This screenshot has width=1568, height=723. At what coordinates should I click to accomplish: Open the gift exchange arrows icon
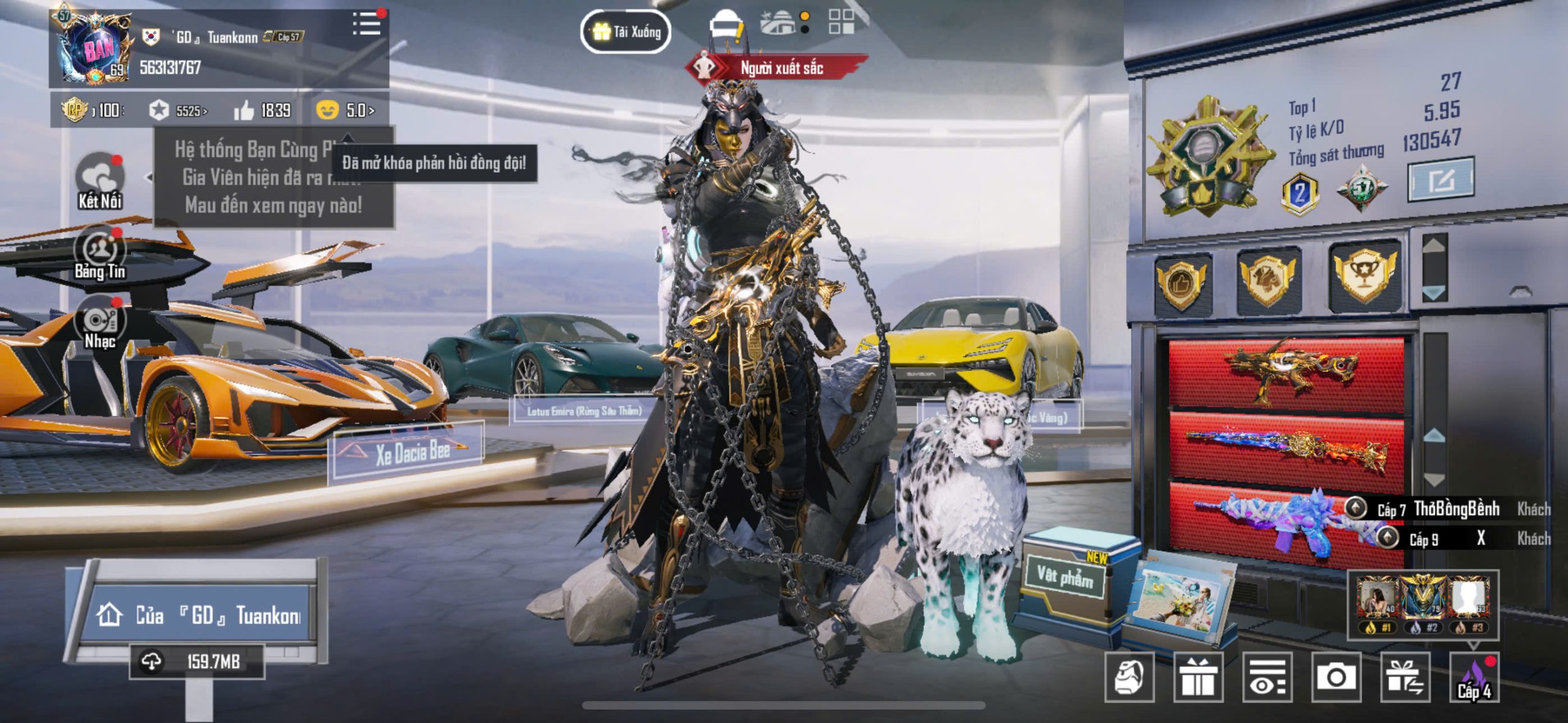pos(1405,677)
